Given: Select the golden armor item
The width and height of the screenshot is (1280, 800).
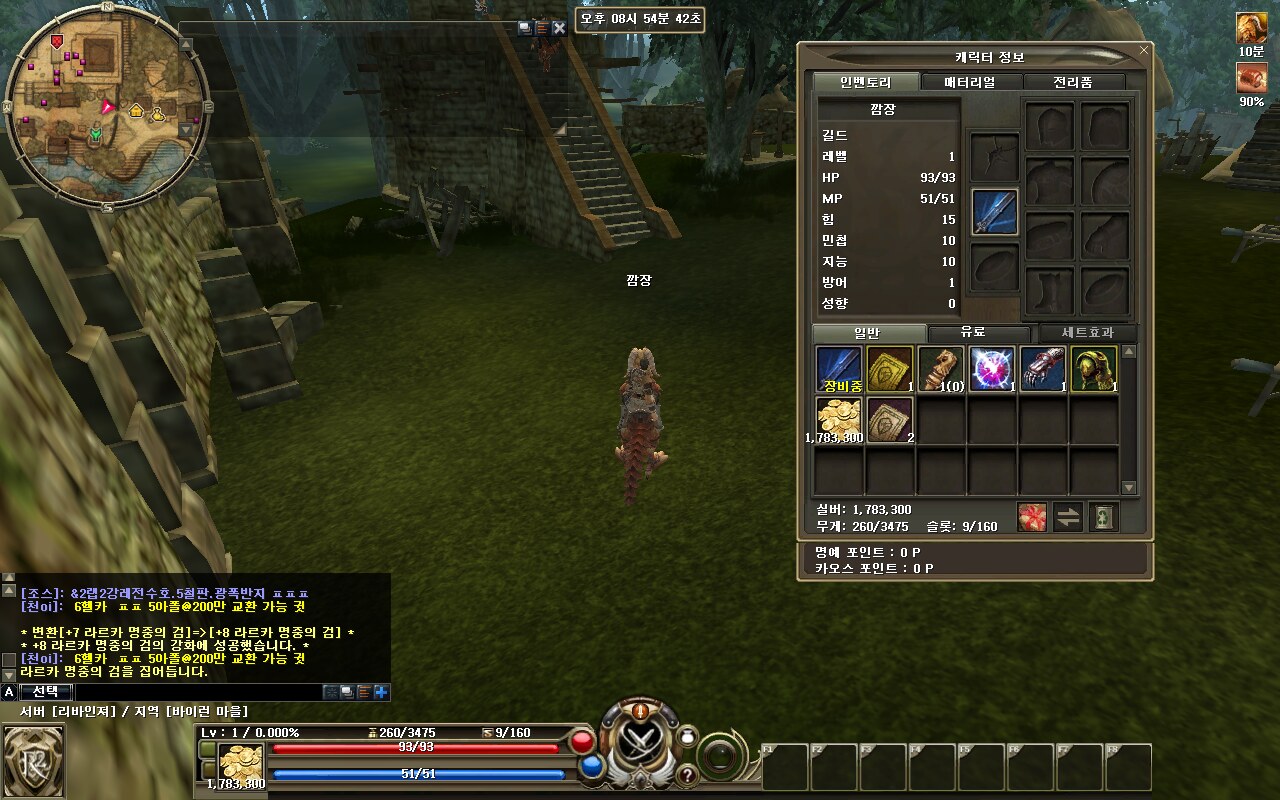Looking at the screenshot, I should (x=1093, y=369).
